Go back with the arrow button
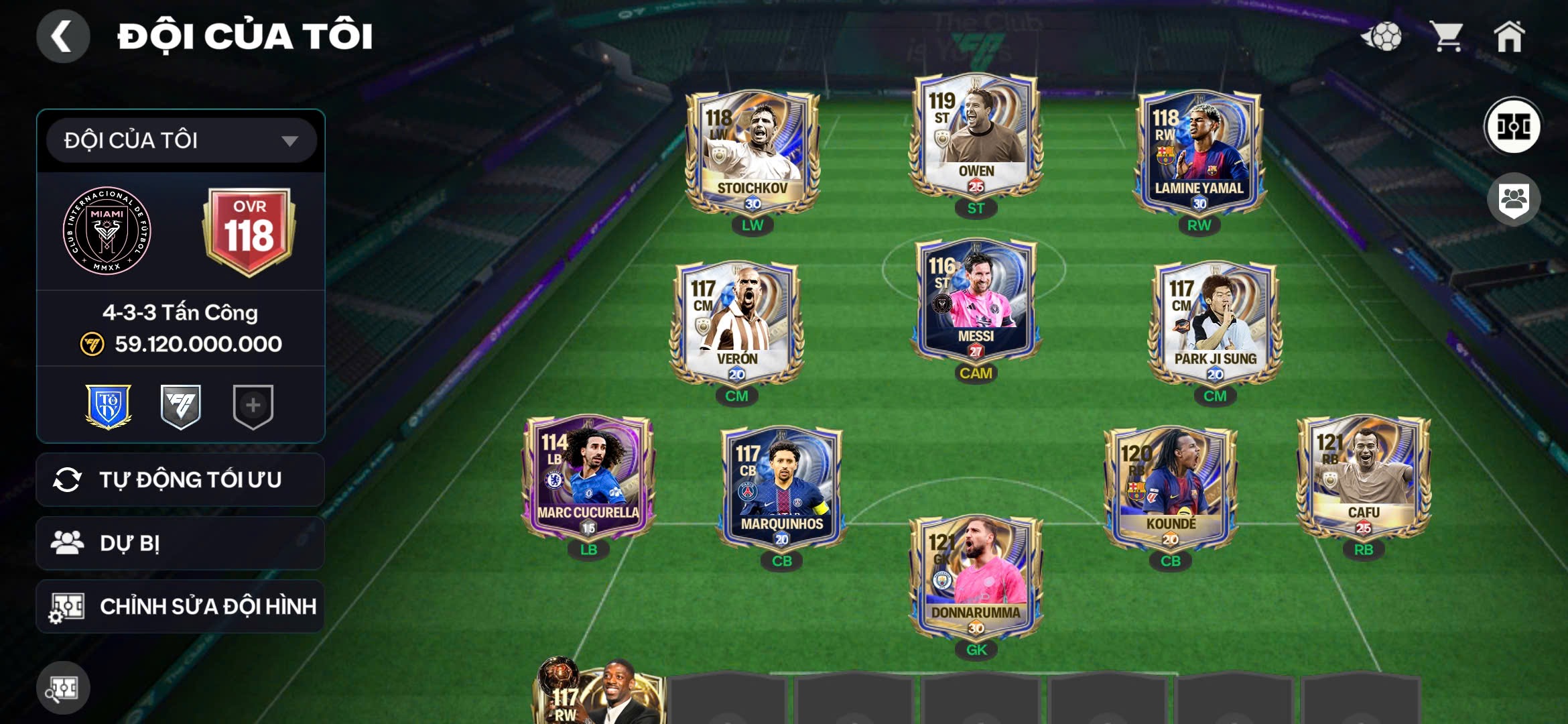Image resolution: width=1568 pixels, height=724 pixels. 62,36
